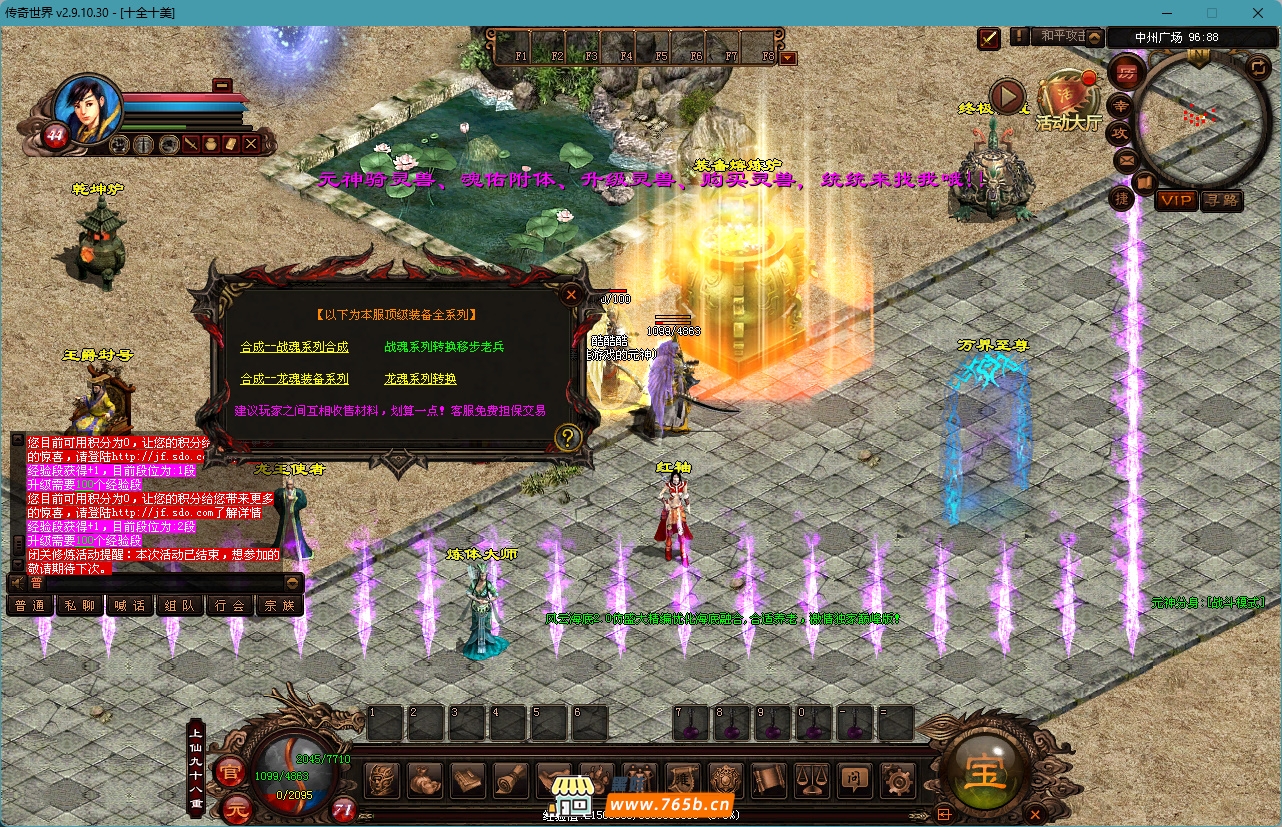Screen dimensions: 1282x827
Task: Choose 合成--战魂系列合成 option
Action: [294, 347]
